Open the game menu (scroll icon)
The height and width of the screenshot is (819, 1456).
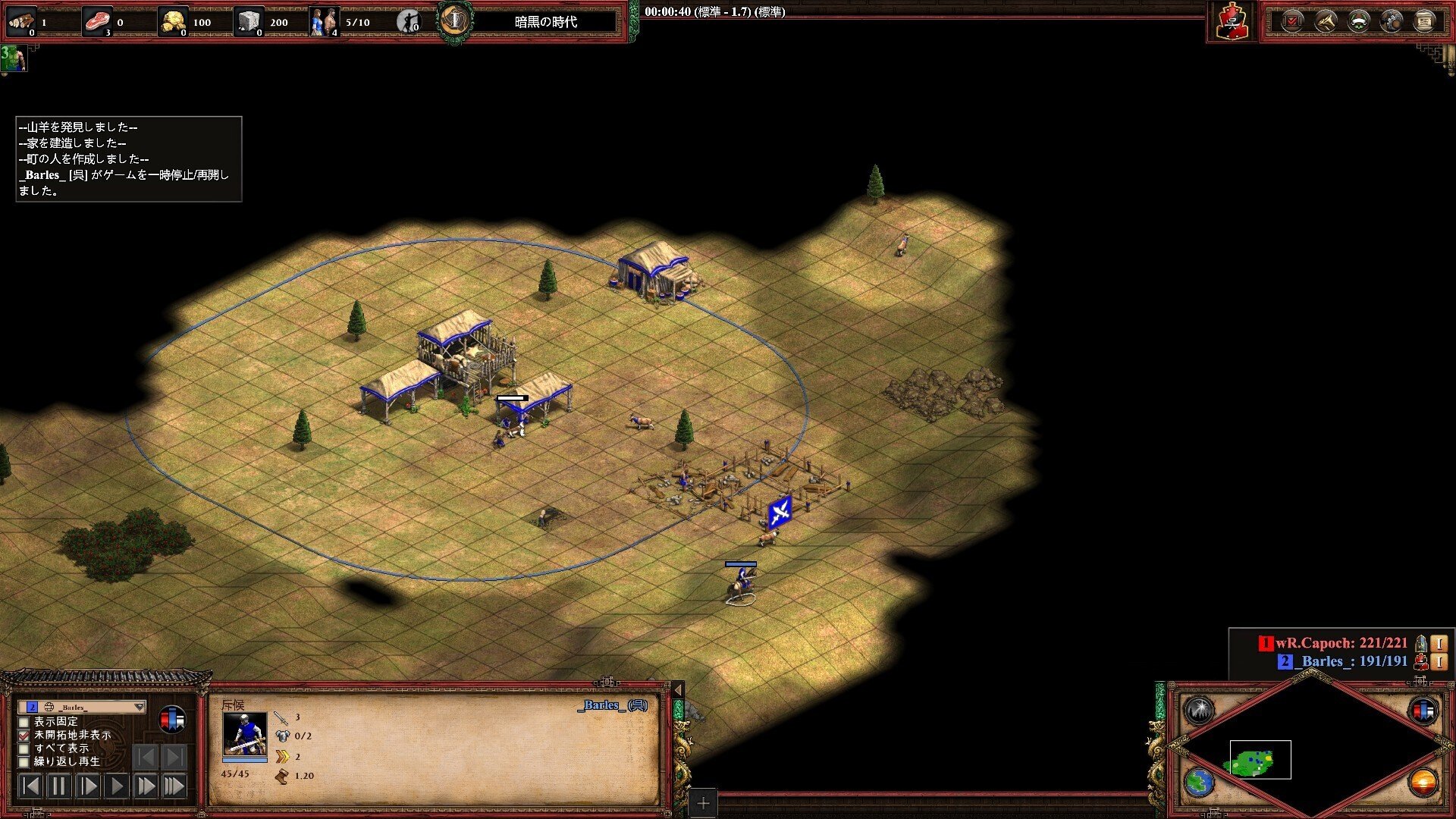point(1423,20)
